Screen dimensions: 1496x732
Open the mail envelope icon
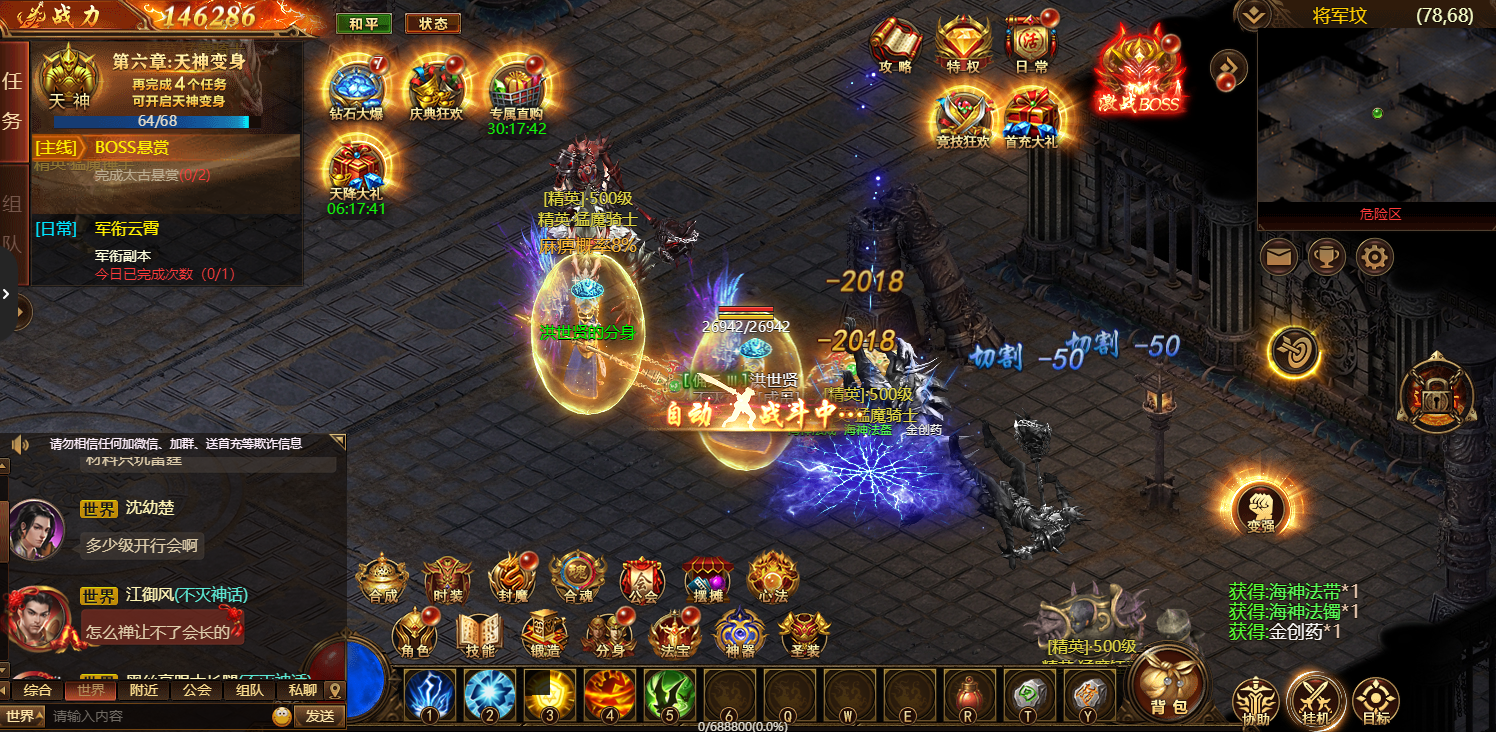[1279, 258]
